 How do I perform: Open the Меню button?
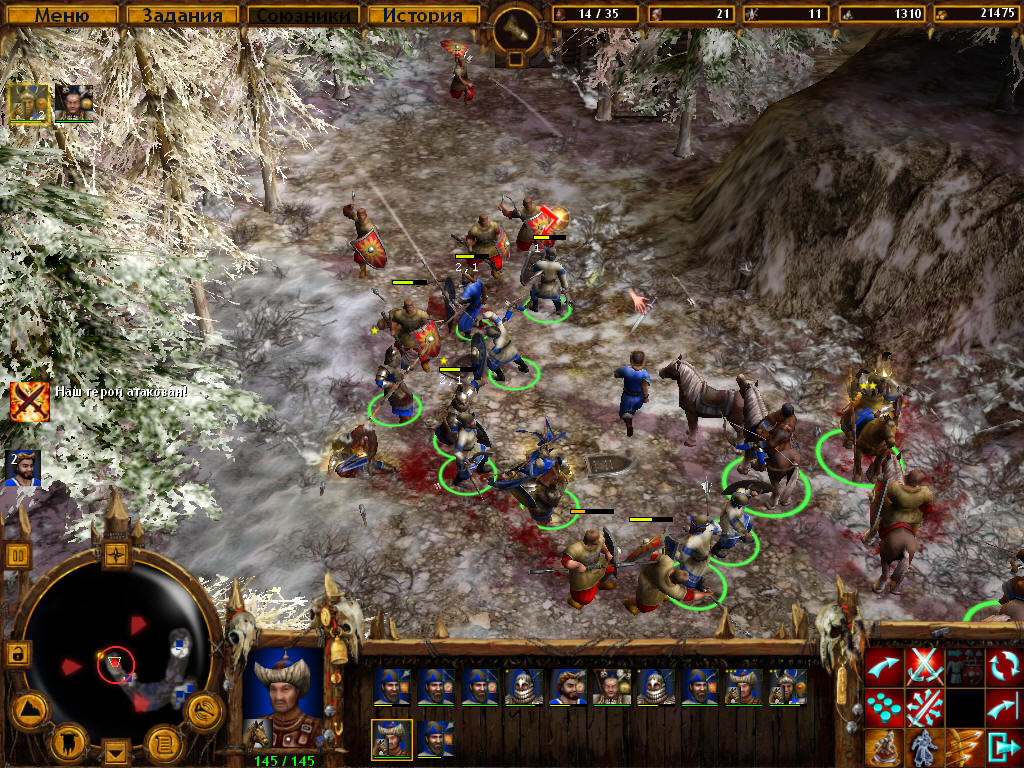pyautogui.click(x=62, y=15)
